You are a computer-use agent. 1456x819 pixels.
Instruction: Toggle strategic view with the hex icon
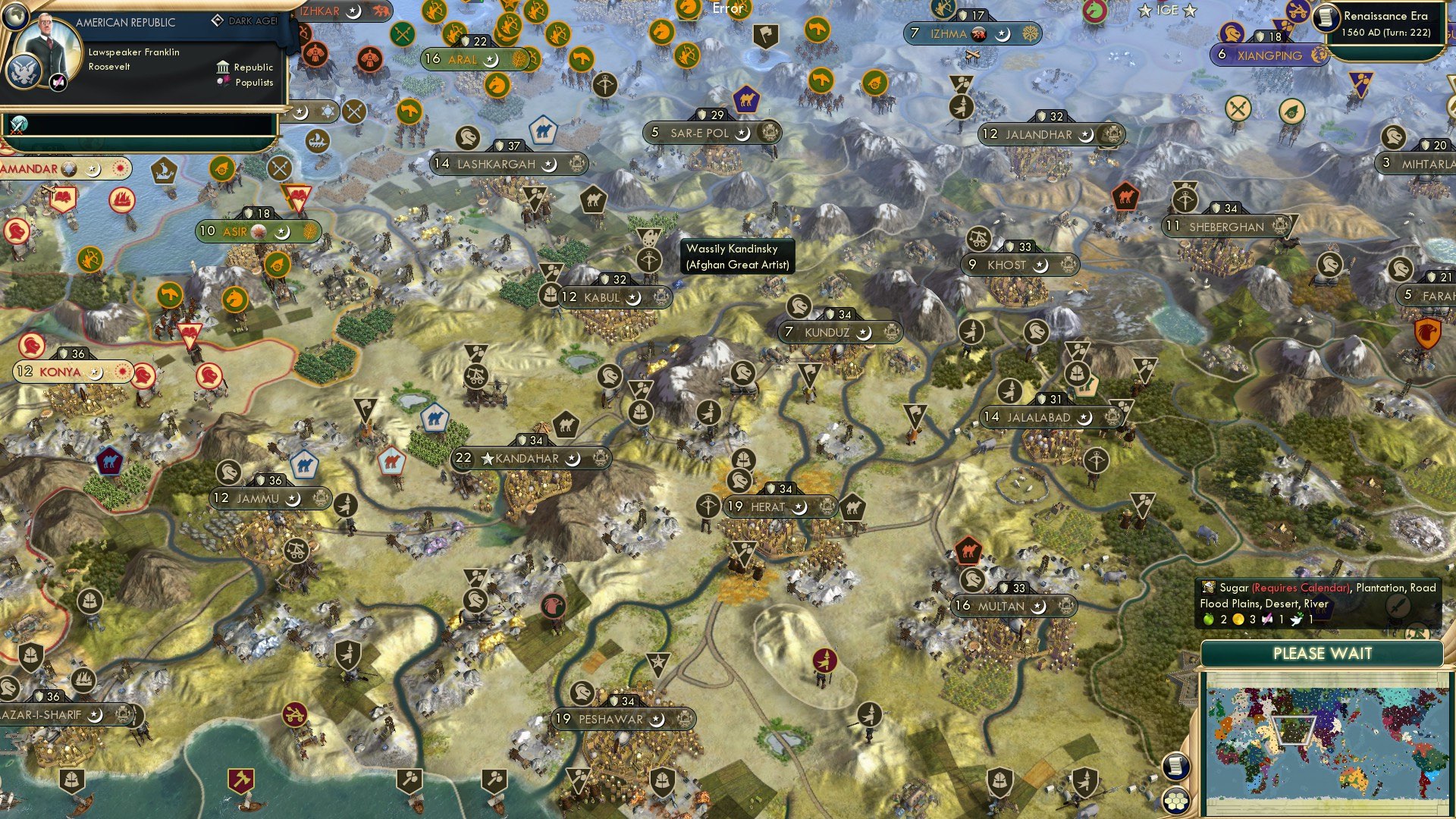click(x=1176, y=799)
